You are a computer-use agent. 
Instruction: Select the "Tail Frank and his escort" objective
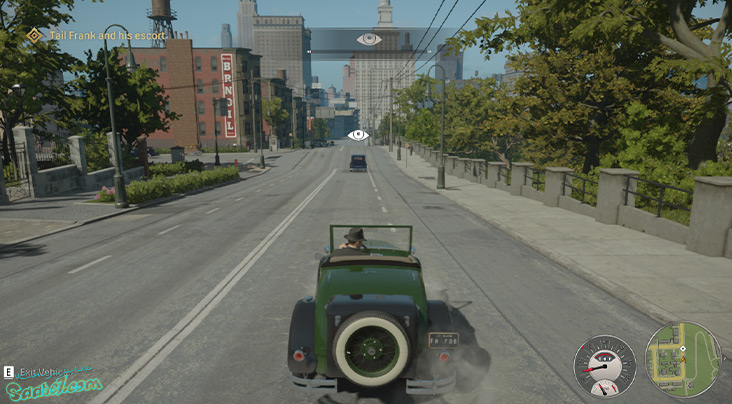pos(100,35)
